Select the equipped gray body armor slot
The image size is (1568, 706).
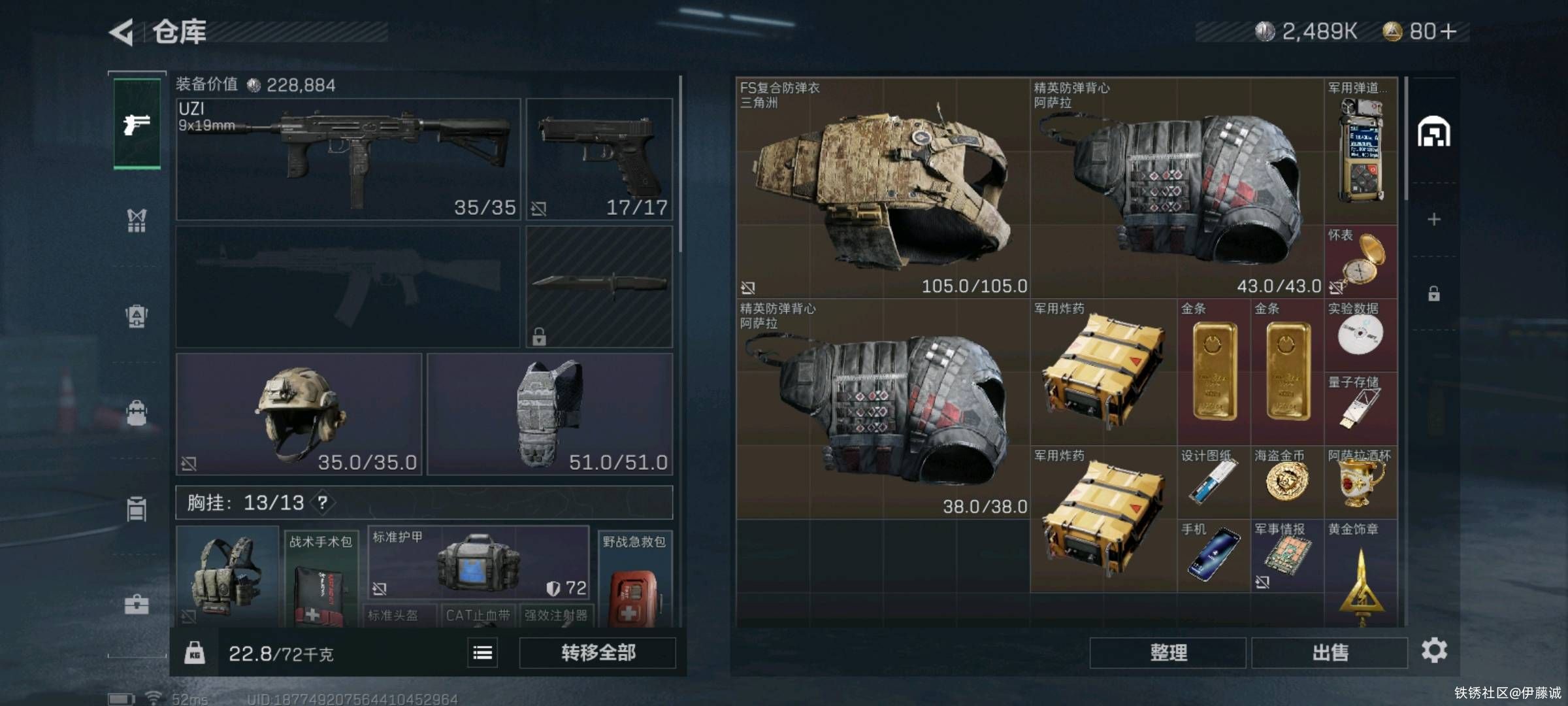click(x=549, y=413)
